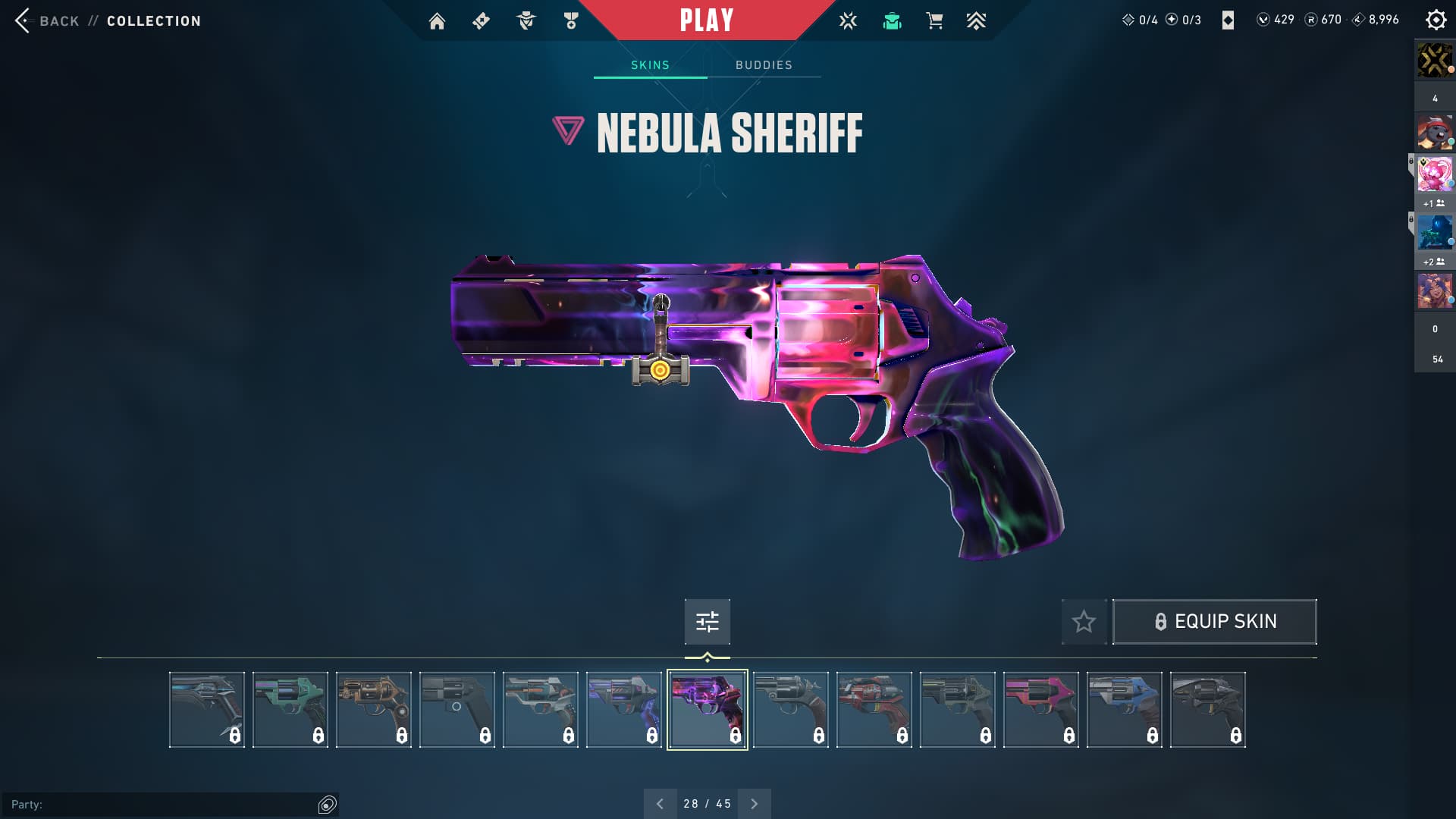This screenshot has width=1456, height=819.
Task: Equip the Nebula Sheriff skin
Action: click(1214, 622)
